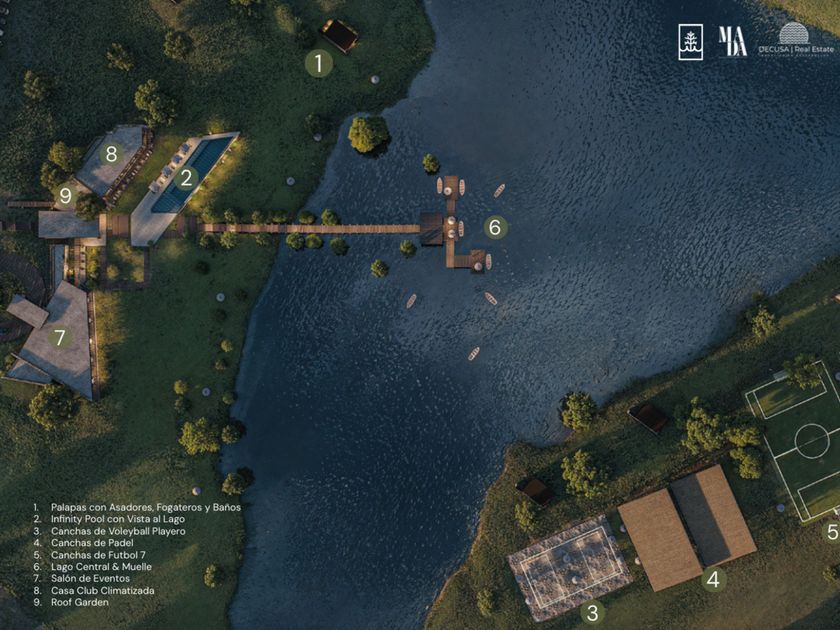Click marker 6 on the lake dock
Viewport: 840px width, 630px height.
495,227
